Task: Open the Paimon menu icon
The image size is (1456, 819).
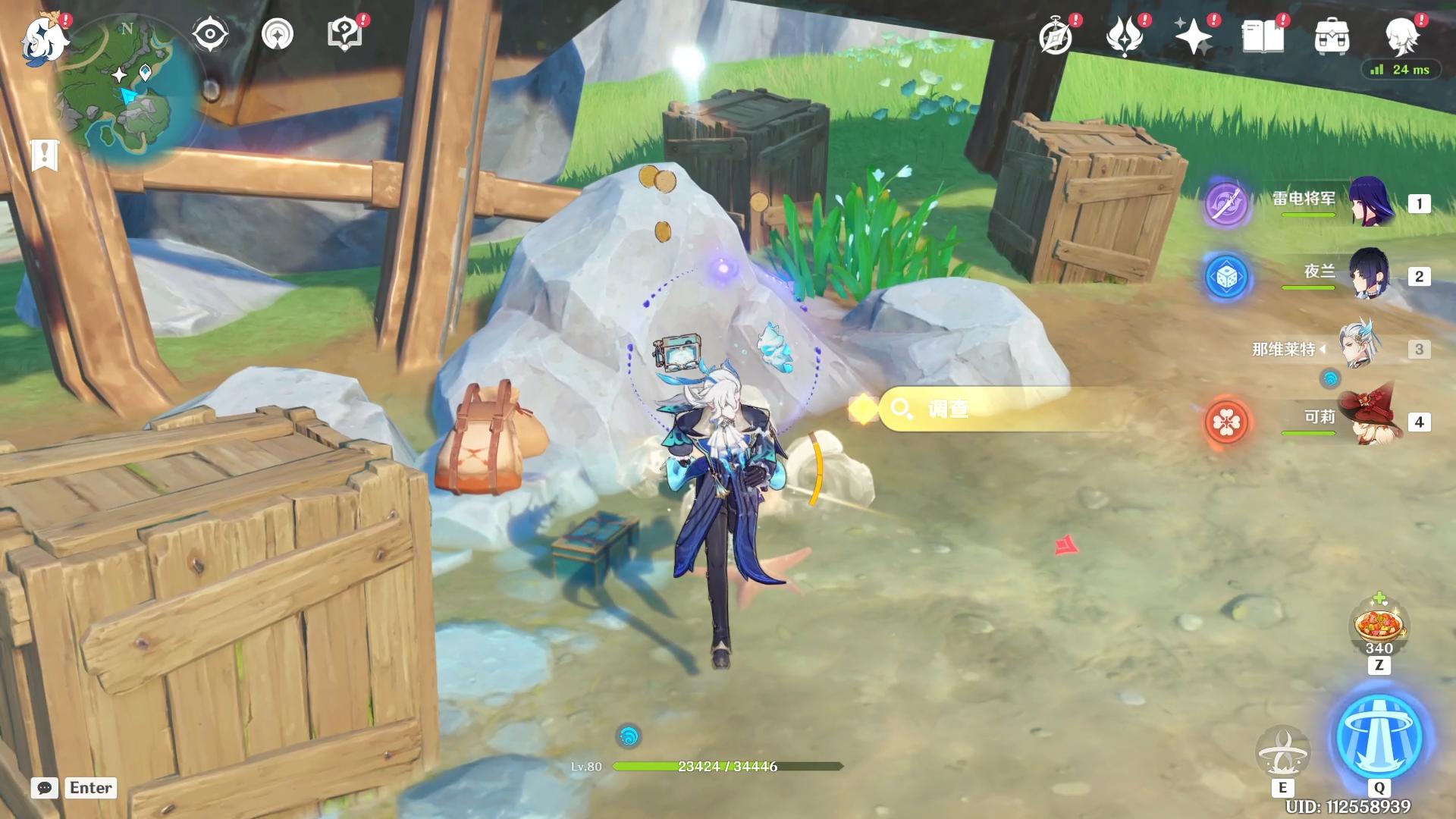Action: coord(44,38)
